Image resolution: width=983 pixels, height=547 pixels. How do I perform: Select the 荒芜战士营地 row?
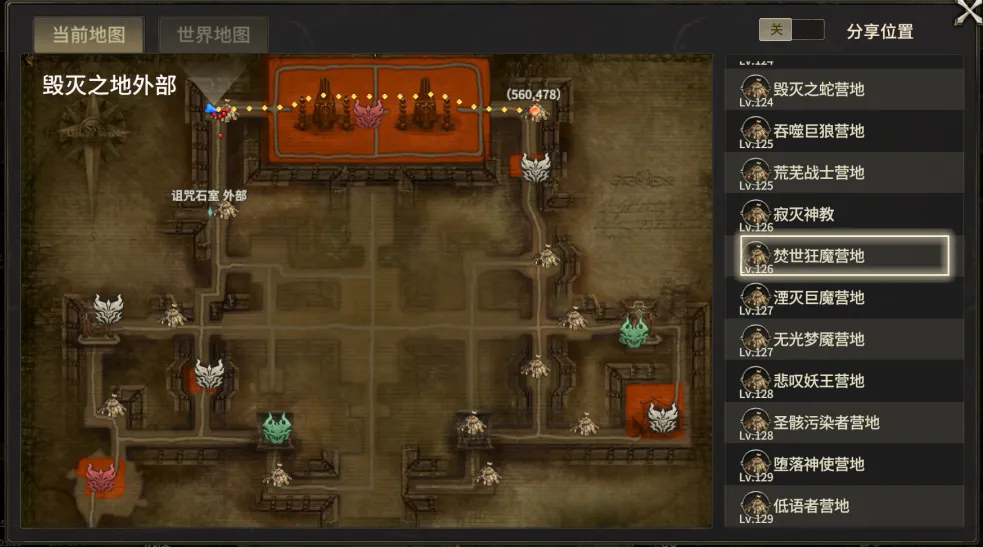[x=844, y=173]
